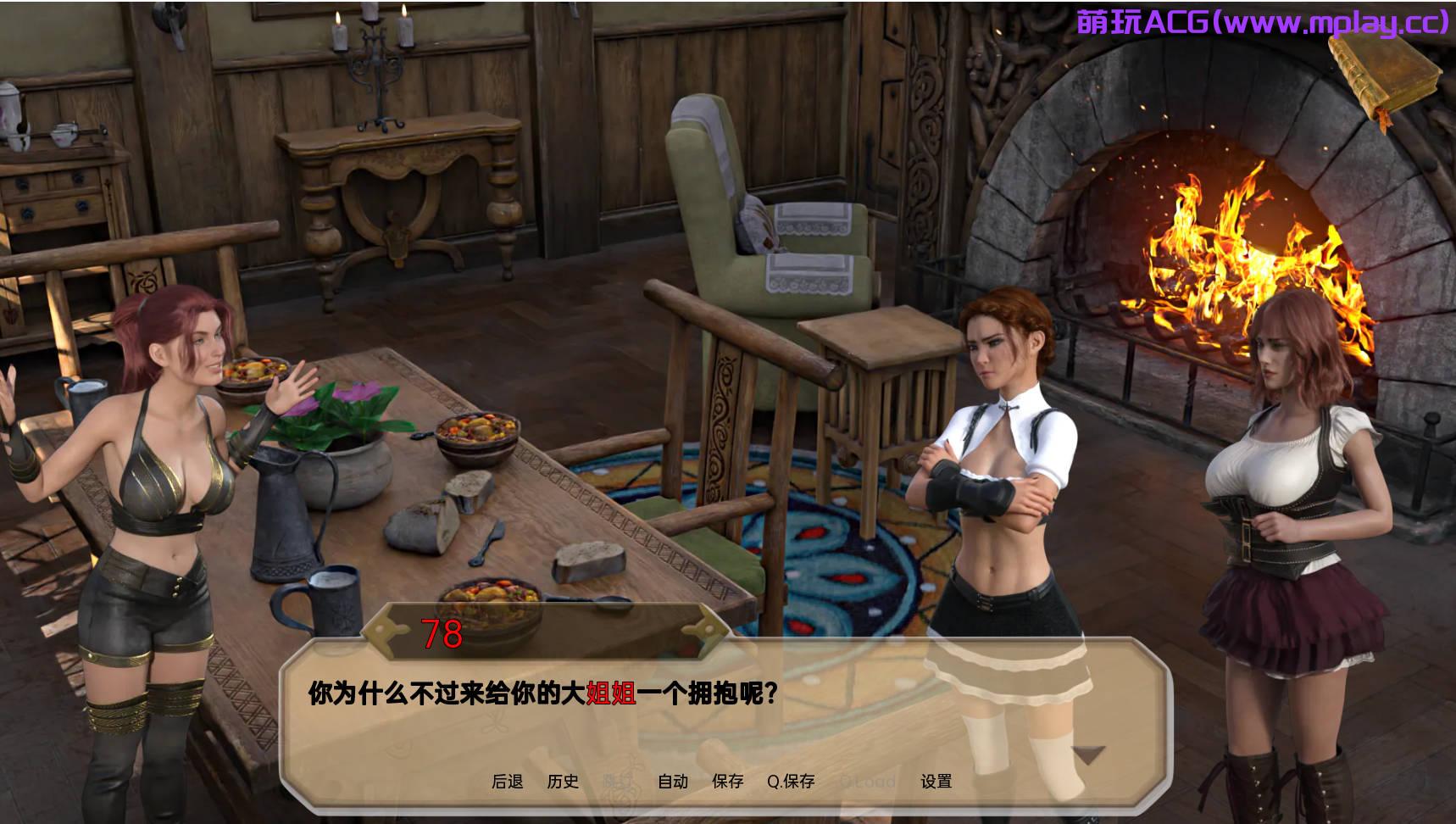Click the dark advance arrow above the quick menu
This screenshot has width=1456, height=824.
point(1089,751)
